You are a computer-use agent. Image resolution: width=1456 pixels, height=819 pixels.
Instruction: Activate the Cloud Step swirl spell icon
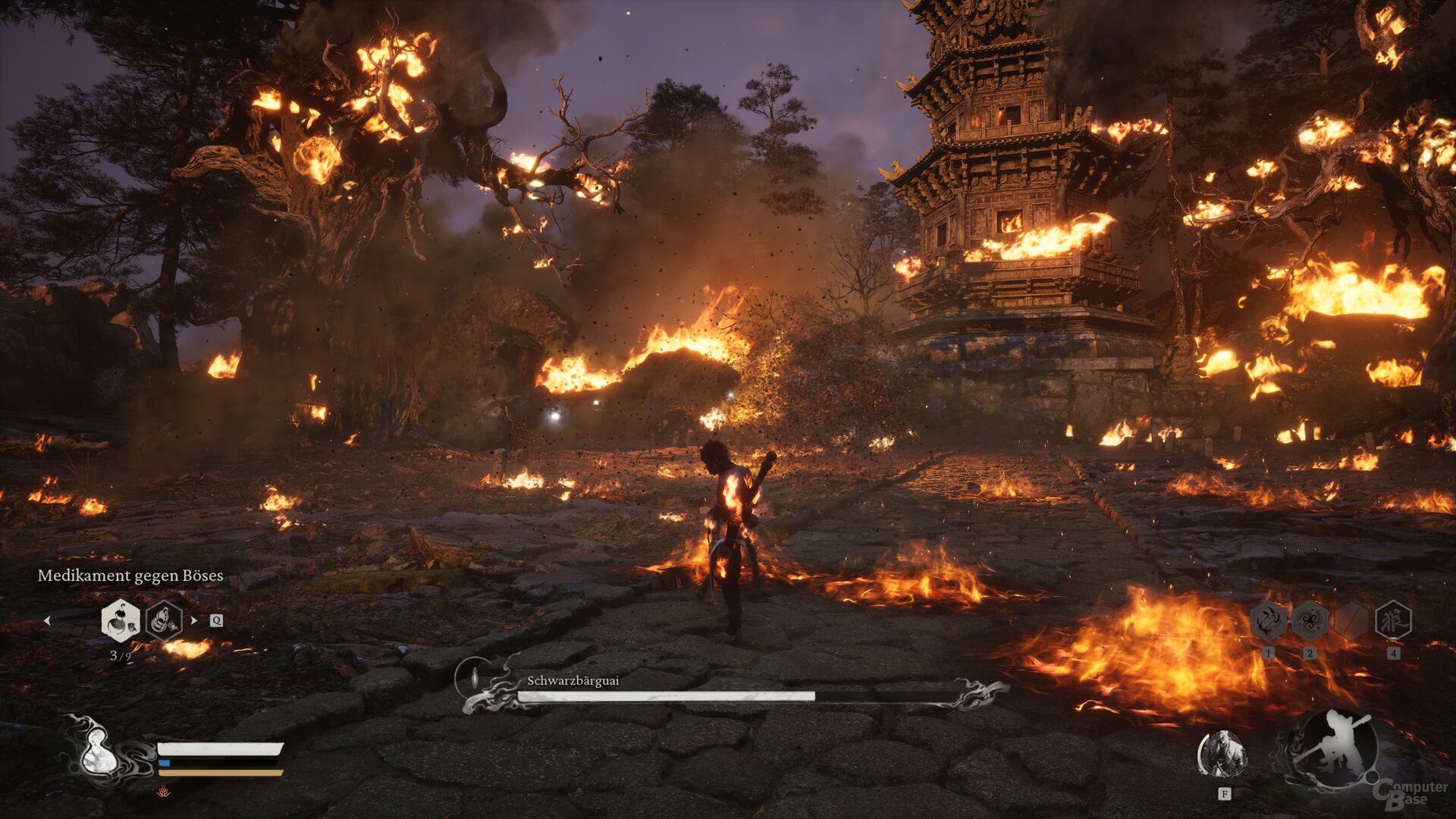(1310, 621)
